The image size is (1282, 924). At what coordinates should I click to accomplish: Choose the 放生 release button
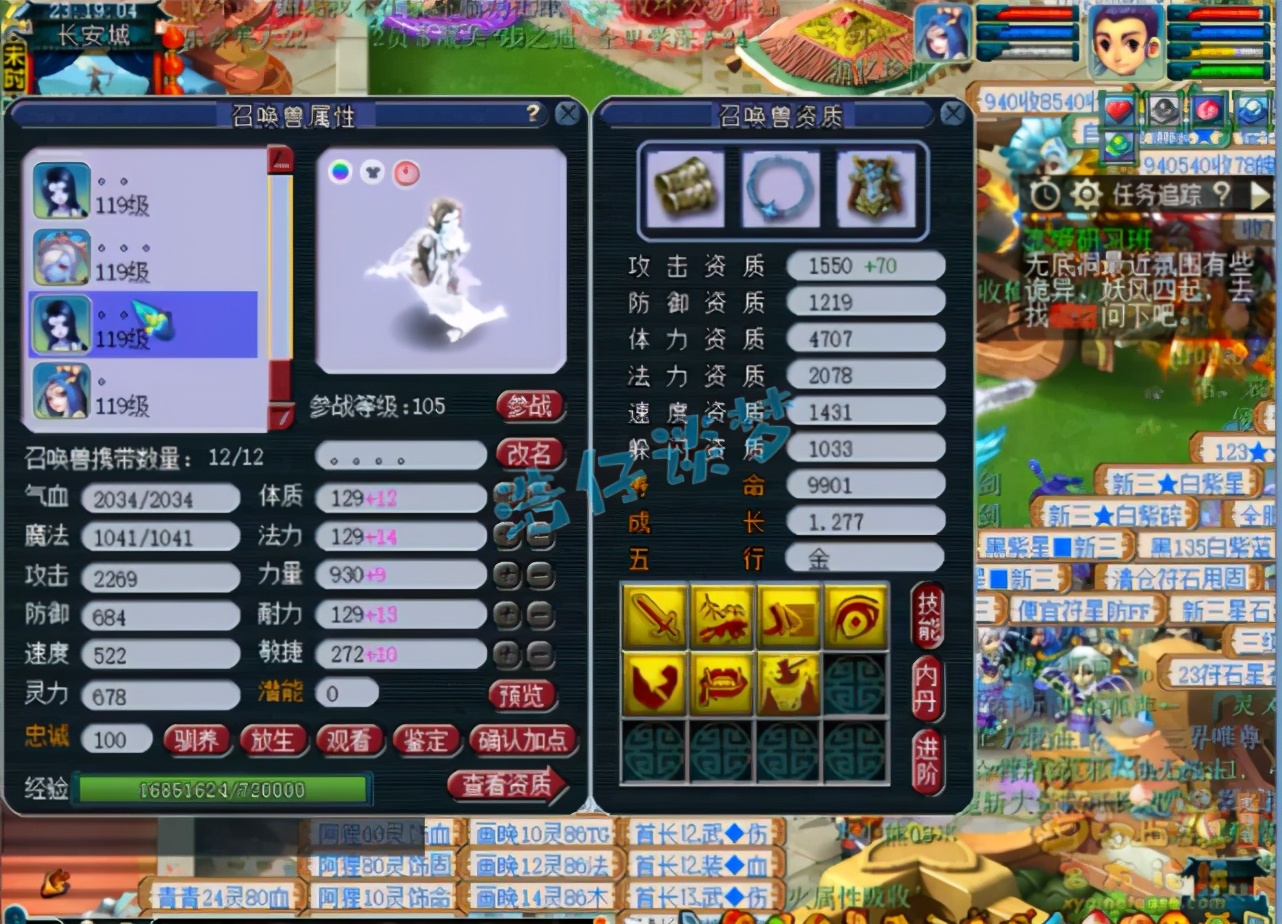point(273,740)
